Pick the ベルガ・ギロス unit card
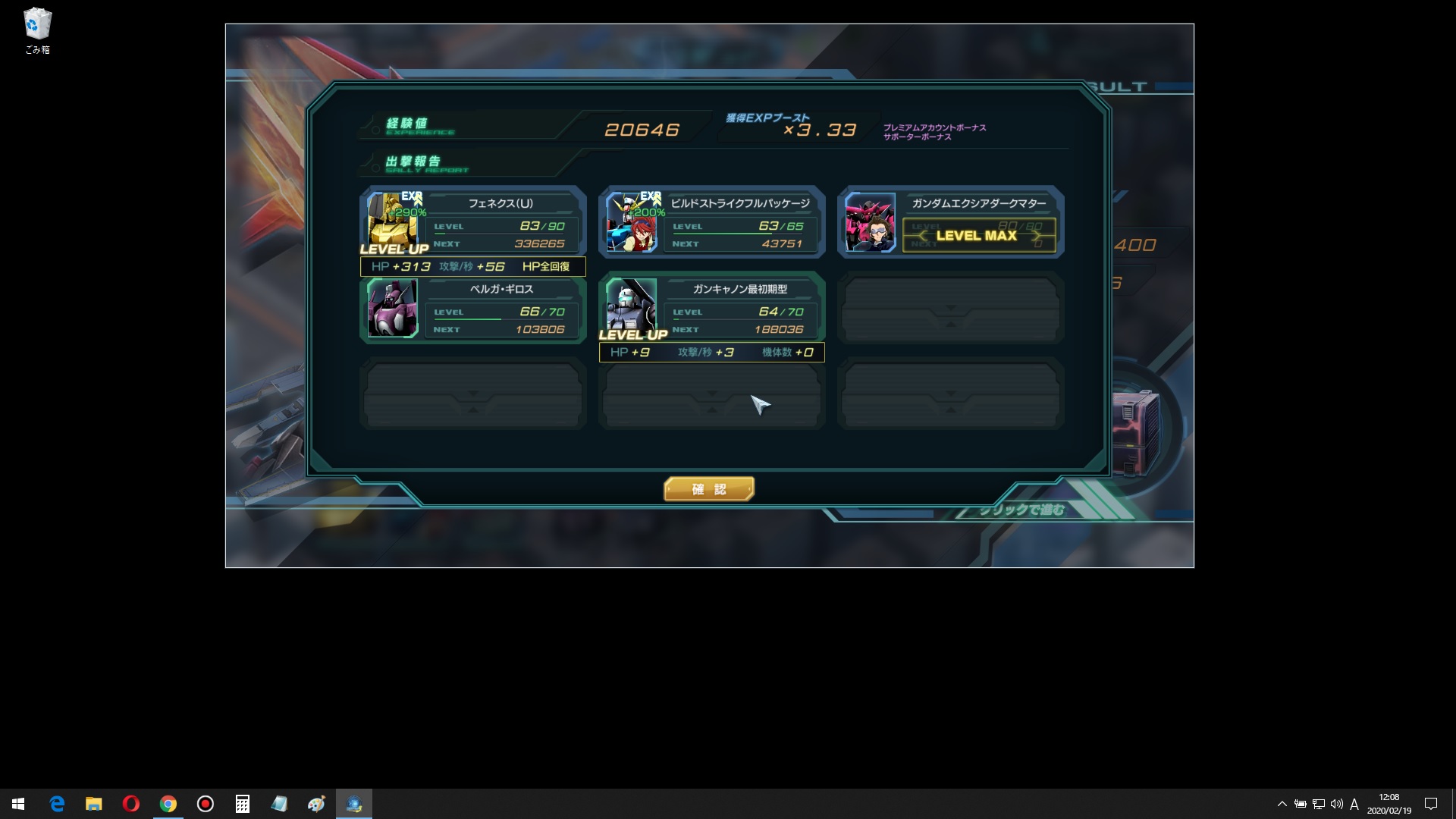This screenshot has height=819, width=1456. pyautogui.click(x=473, y=309)
